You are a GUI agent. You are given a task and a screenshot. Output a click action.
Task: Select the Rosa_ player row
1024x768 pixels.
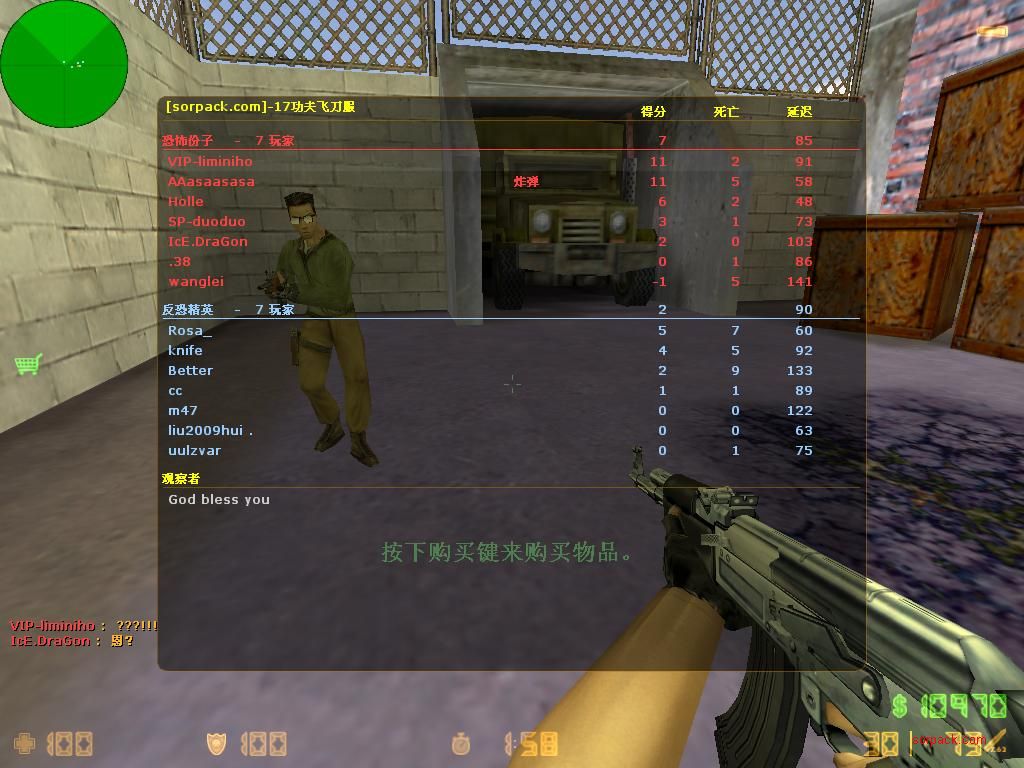click(x=190, y=330)
